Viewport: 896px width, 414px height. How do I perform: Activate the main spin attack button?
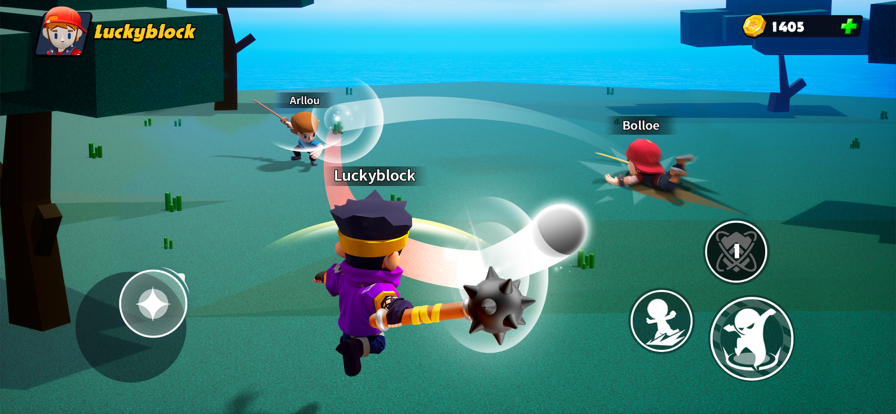point(752,339)
